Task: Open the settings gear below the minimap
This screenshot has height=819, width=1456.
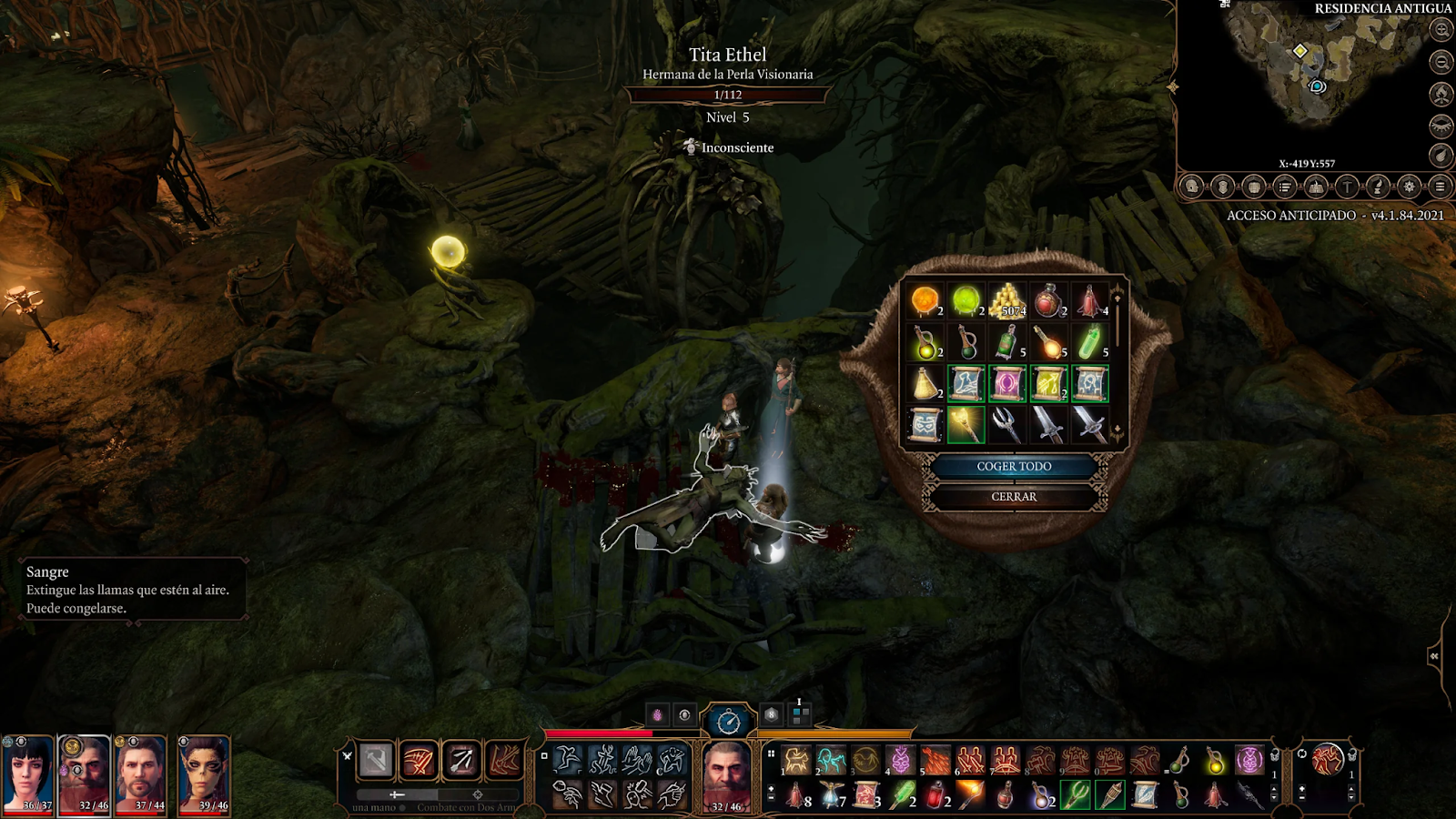Action: click(1409, 187)
